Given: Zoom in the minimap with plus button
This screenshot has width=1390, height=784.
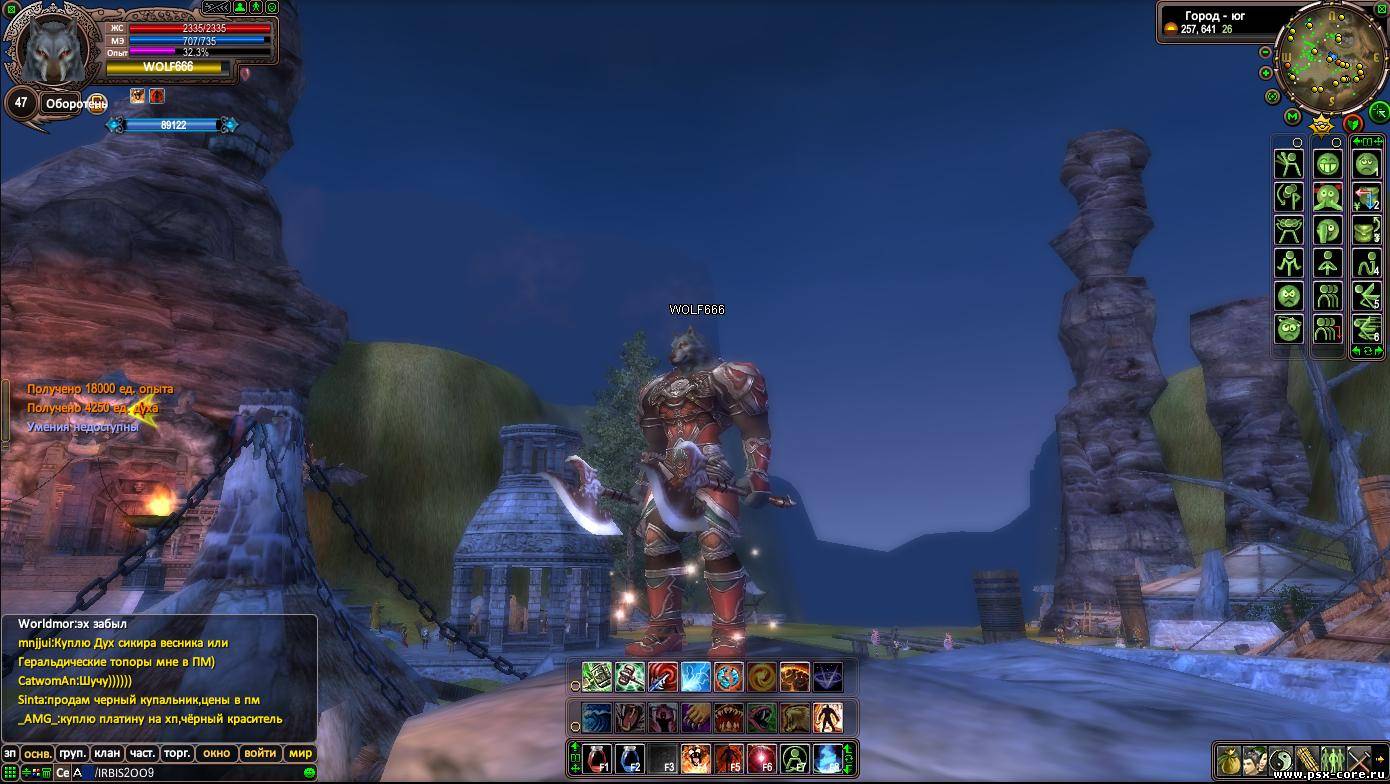Looking at the screenshot, I should pyautogui.click(x=1266, y=73).
